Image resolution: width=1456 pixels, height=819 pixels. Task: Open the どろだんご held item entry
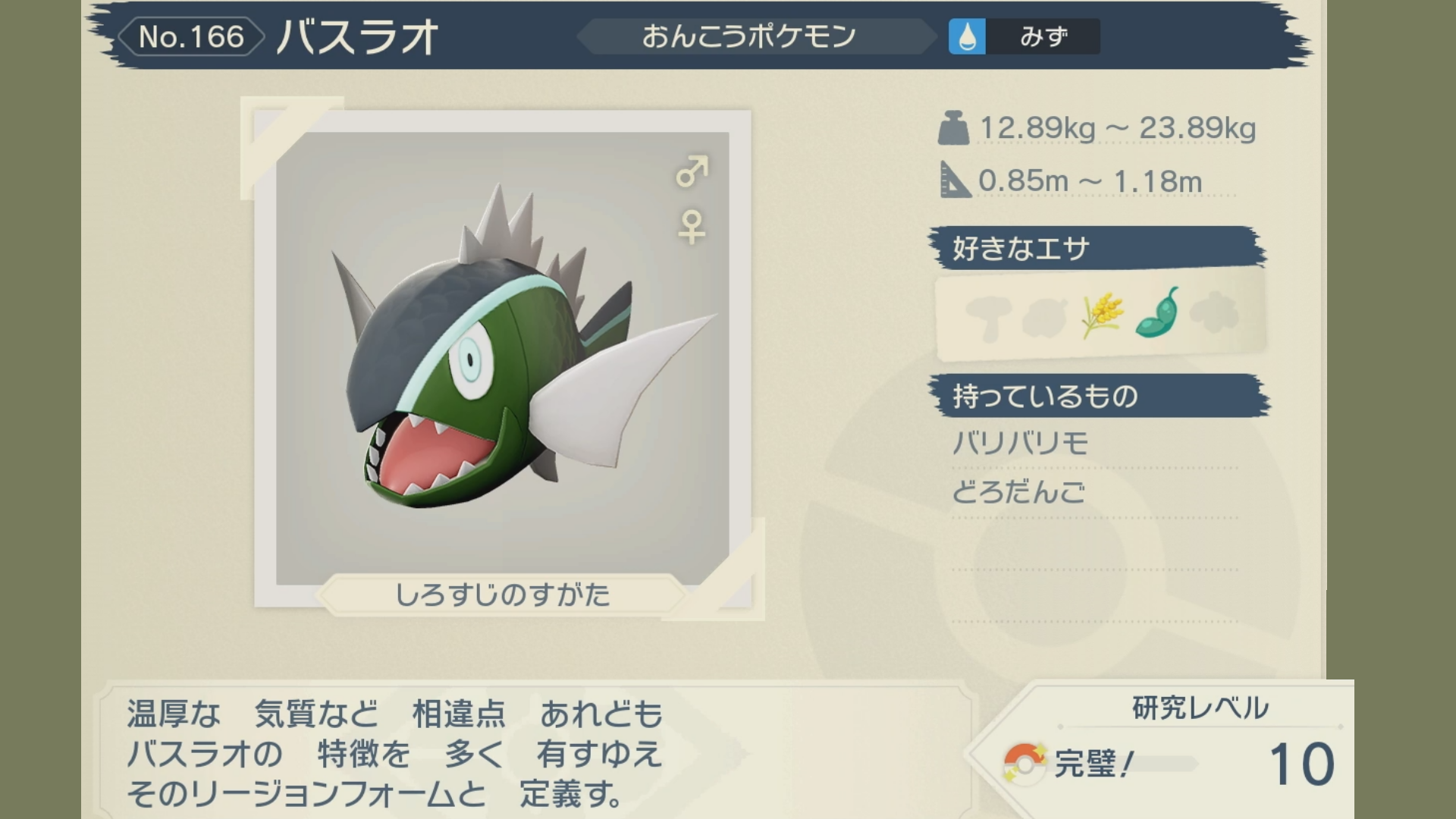point(1018,493)
